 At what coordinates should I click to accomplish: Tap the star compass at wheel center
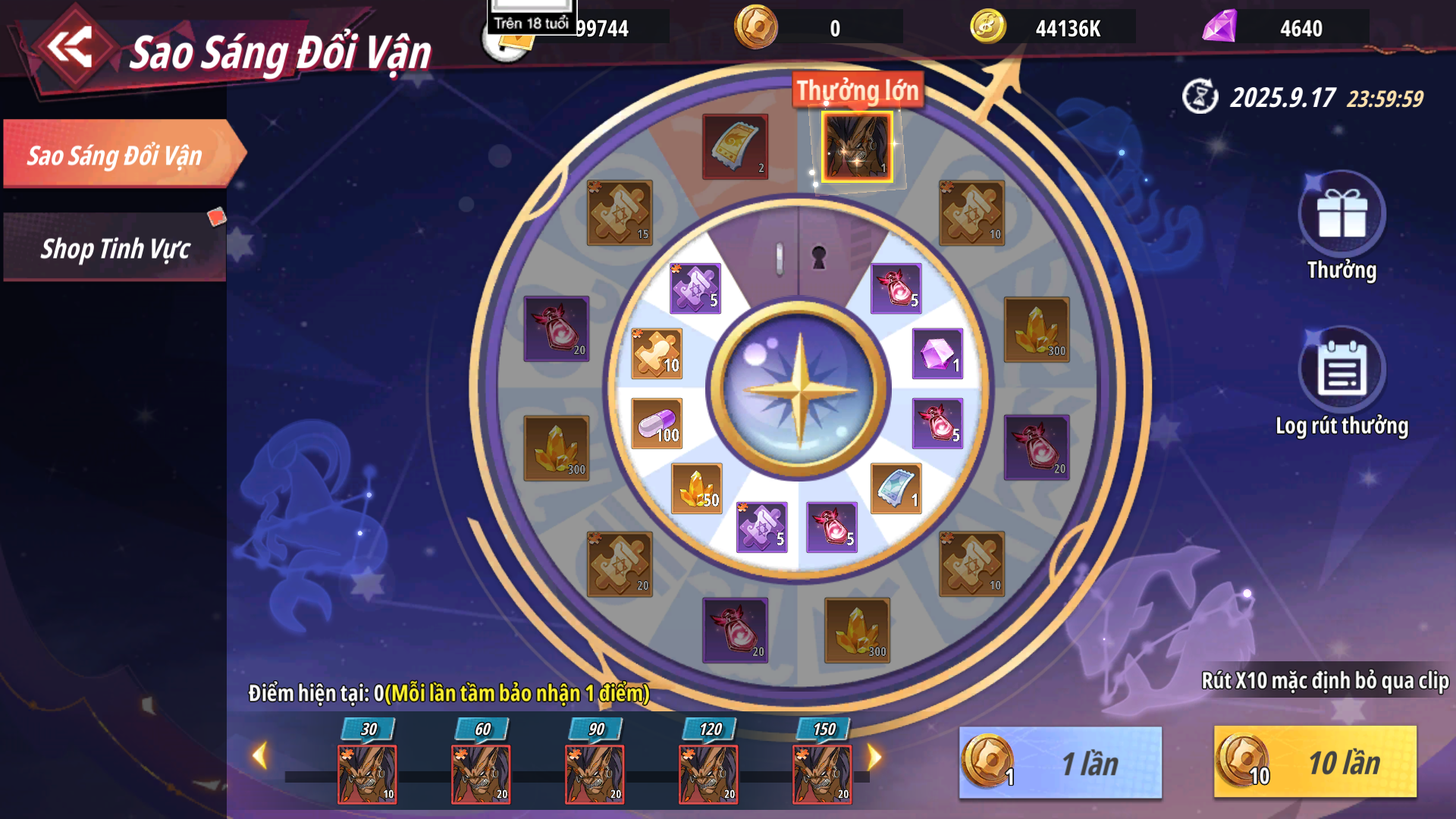pyautogui.click(x=799, y=390)
